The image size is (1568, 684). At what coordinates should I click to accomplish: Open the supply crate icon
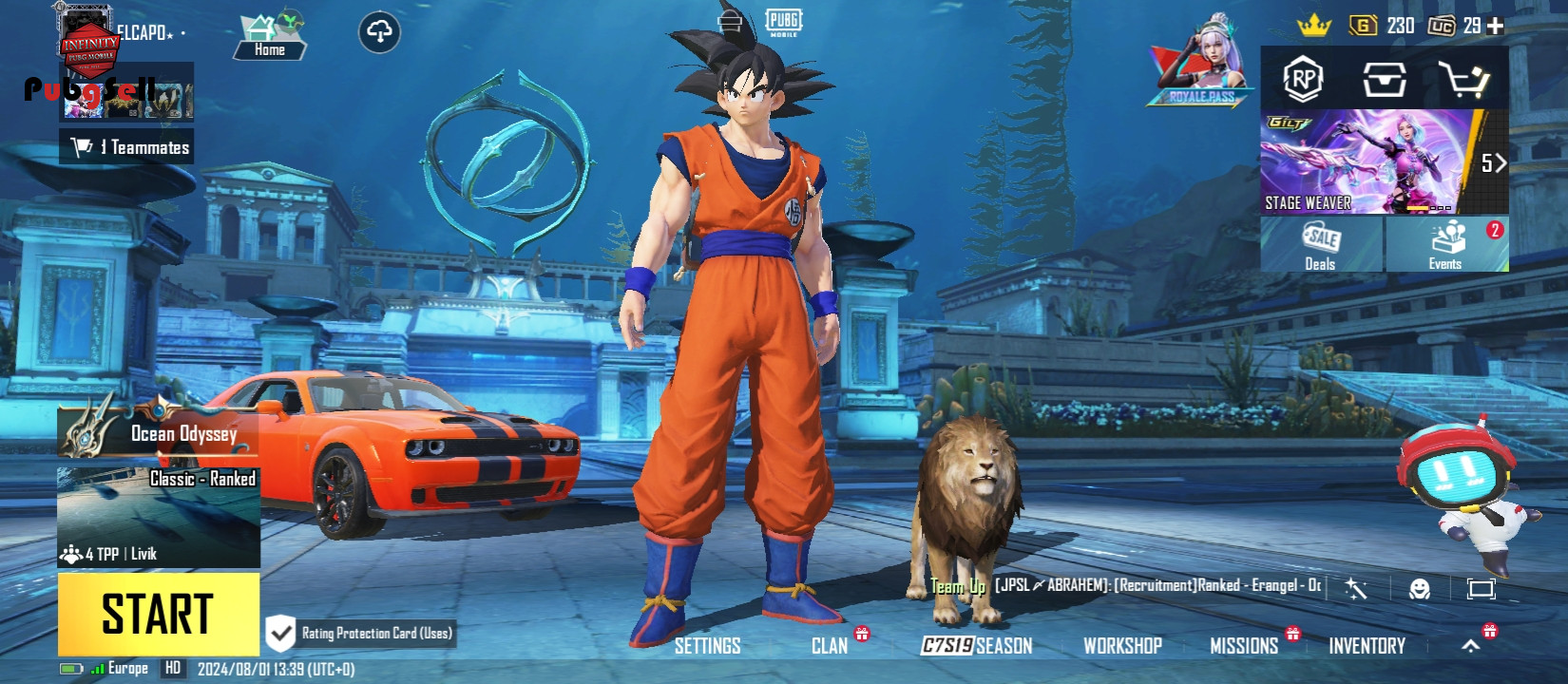tap(1384, 80)
